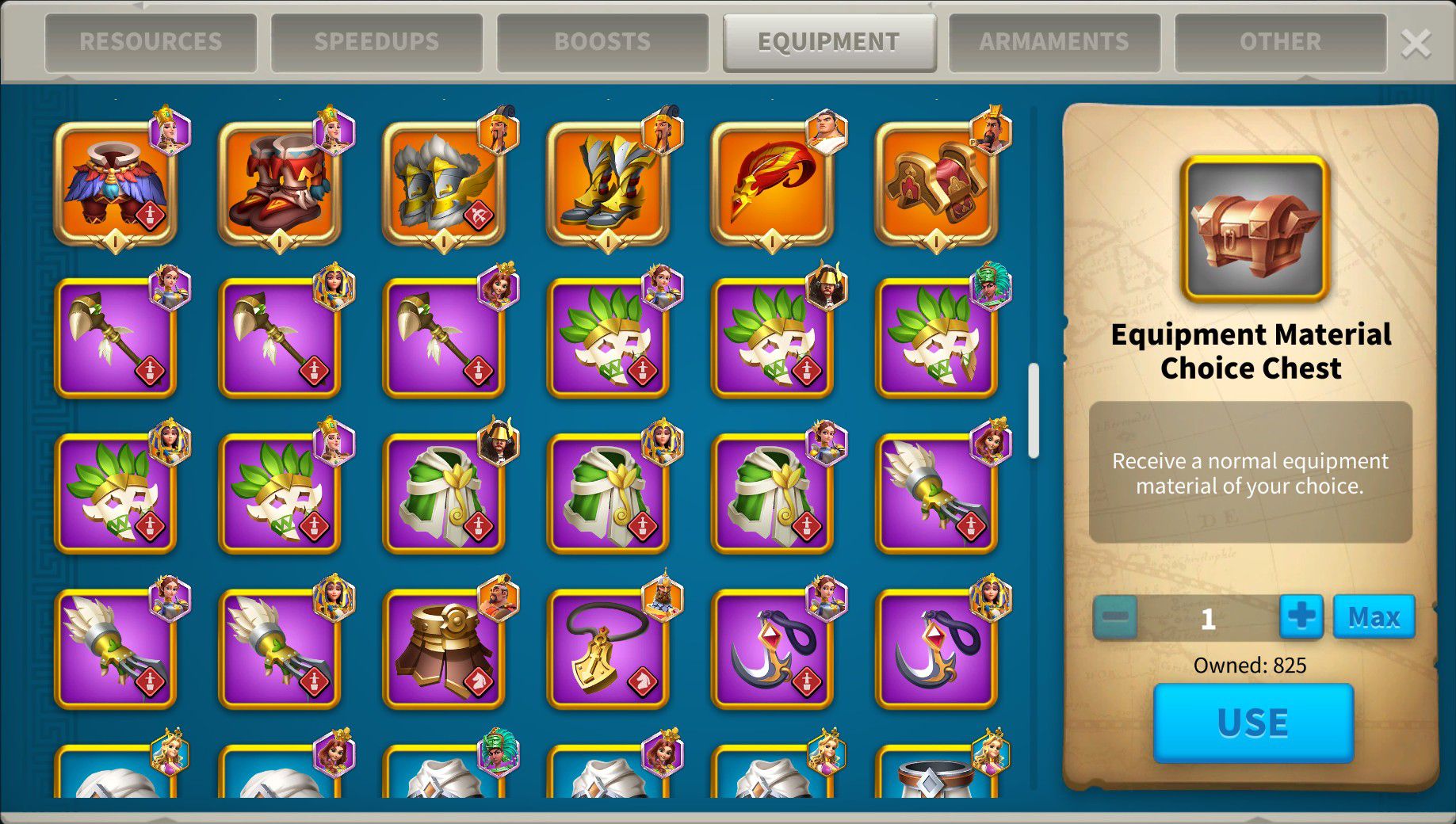Choose the red fur-trimmed boots
Screen dimensions: 1456x824
point(280,184)
